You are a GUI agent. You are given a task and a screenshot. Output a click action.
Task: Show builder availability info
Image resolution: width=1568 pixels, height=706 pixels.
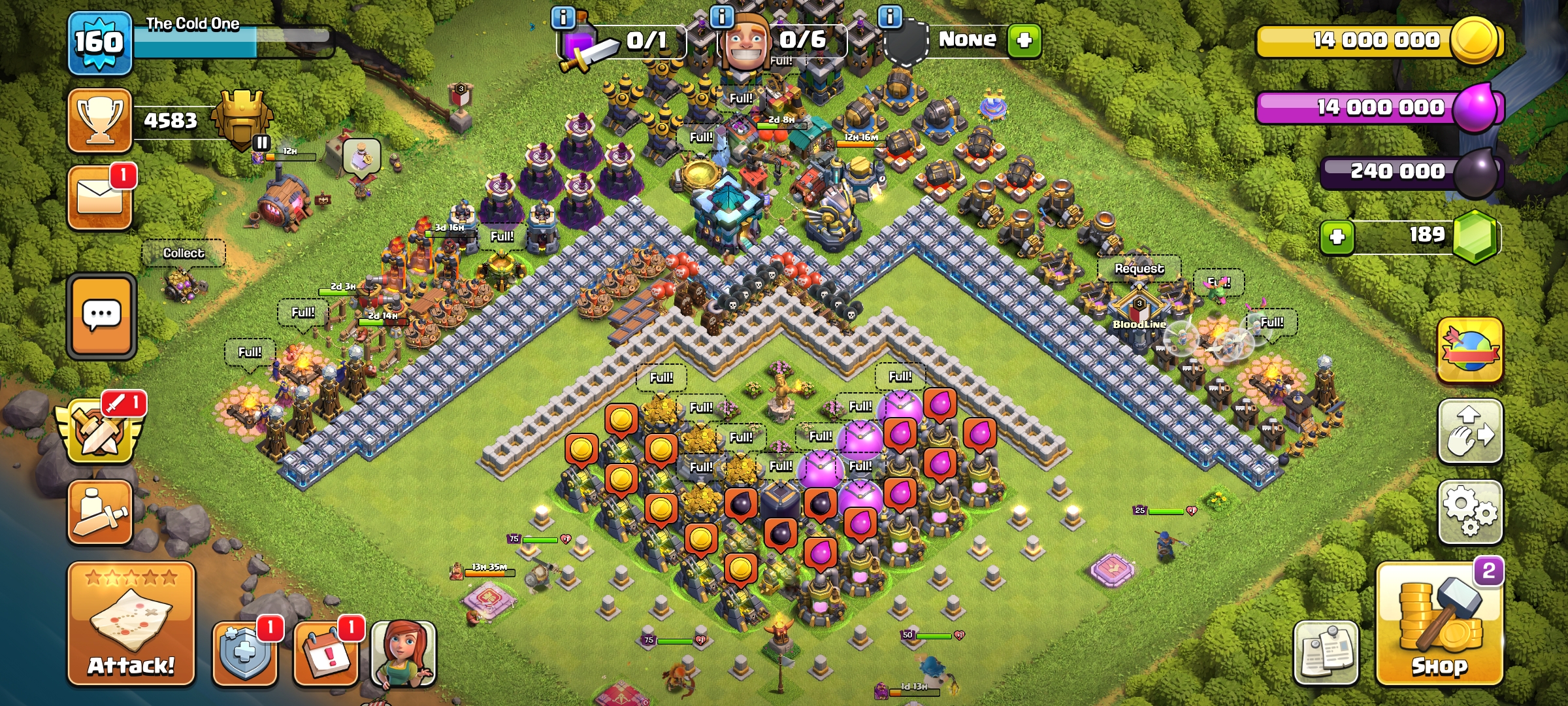(721, 17)
